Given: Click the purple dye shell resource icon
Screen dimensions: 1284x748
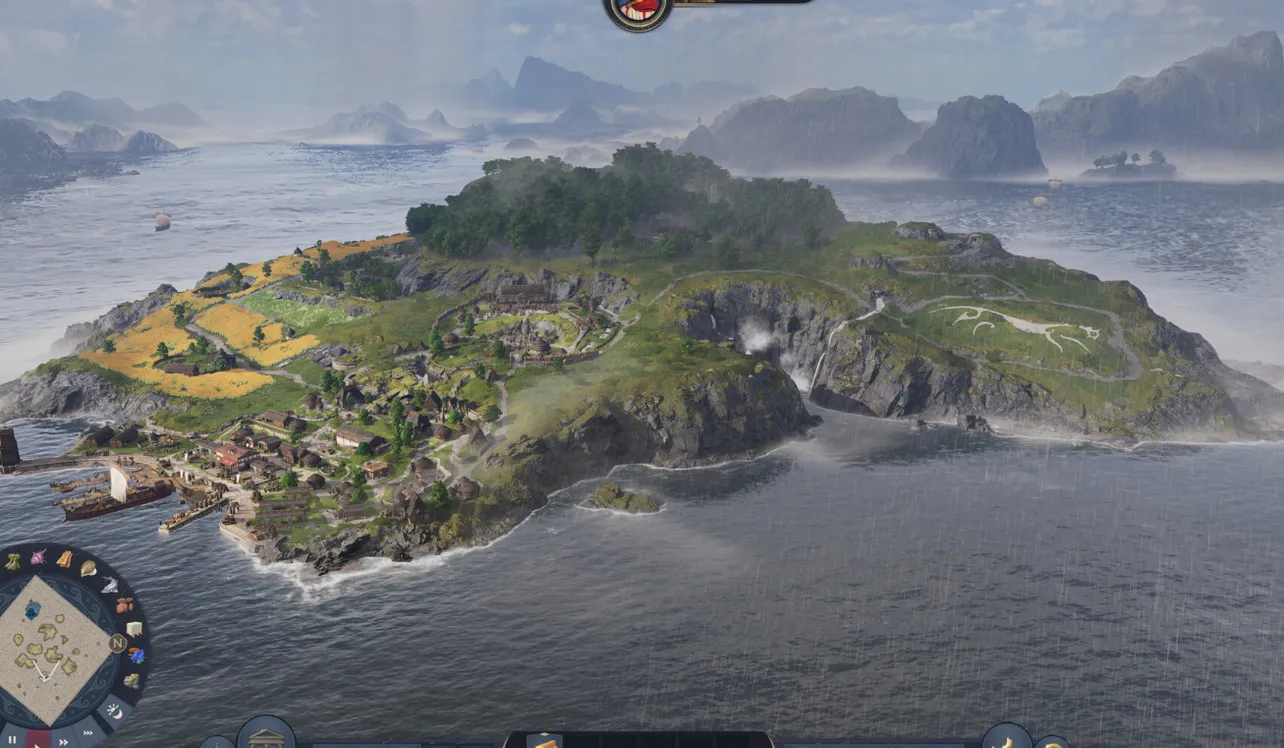Looking at the screenshot, I should (x=41, y=555).
